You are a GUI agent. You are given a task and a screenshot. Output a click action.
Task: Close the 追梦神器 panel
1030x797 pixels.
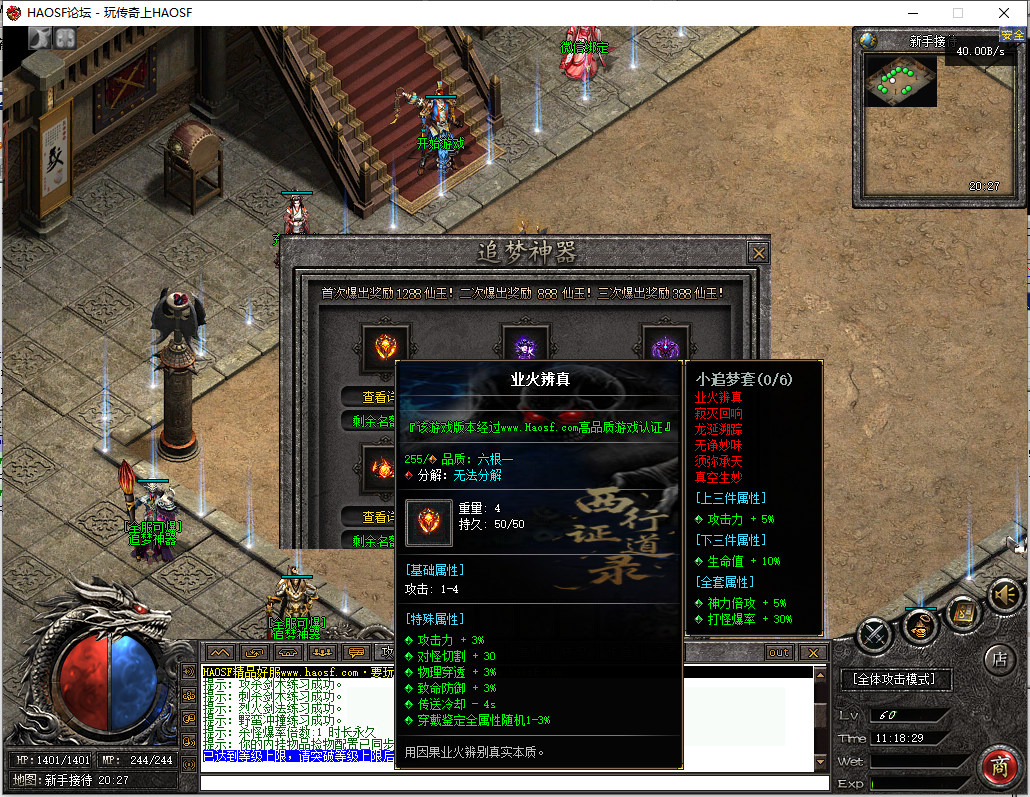[x=759, y=253]
